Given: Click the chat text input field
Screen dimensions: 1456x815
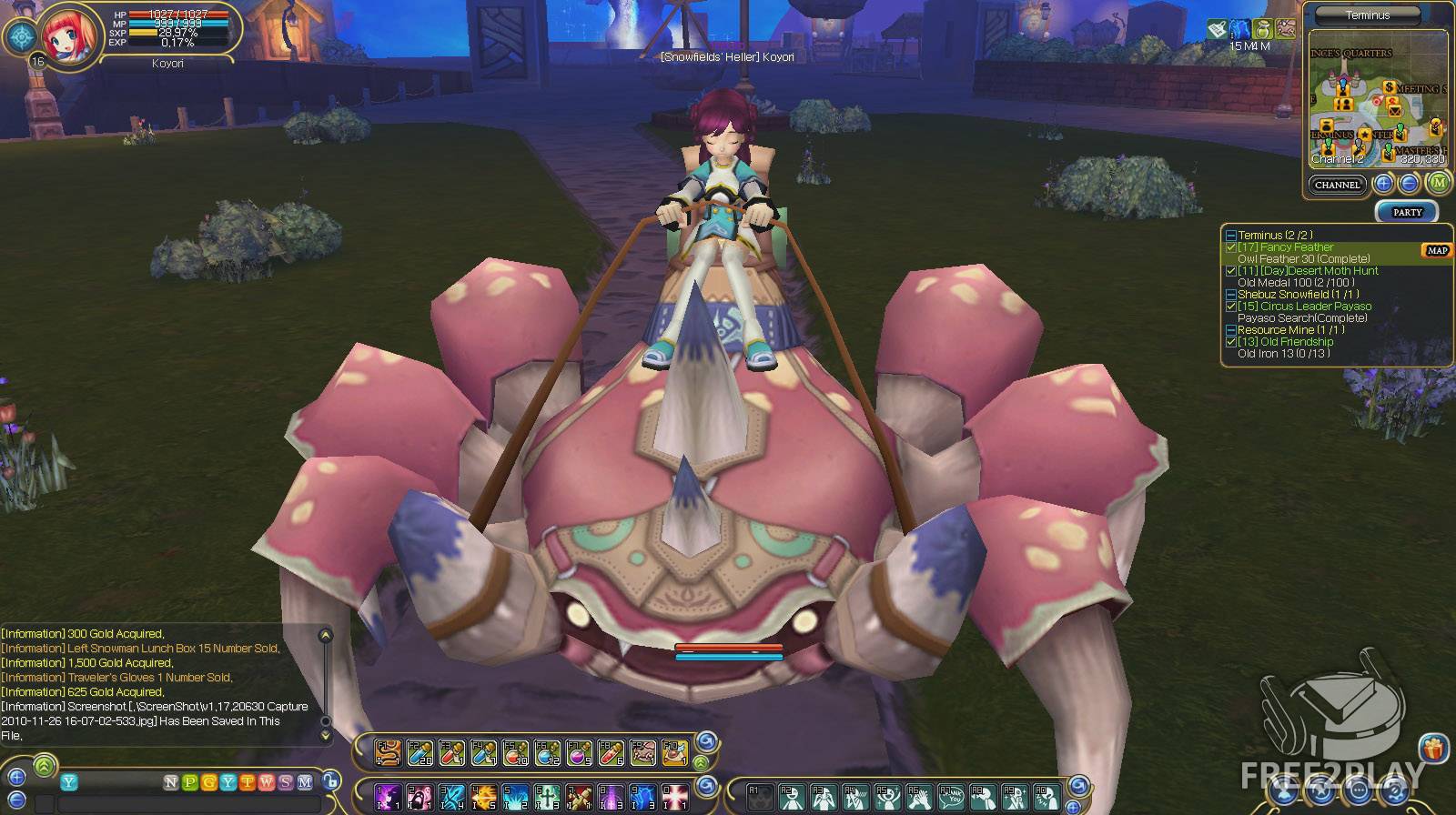Looking at the screenshot, I should point(191,805).
